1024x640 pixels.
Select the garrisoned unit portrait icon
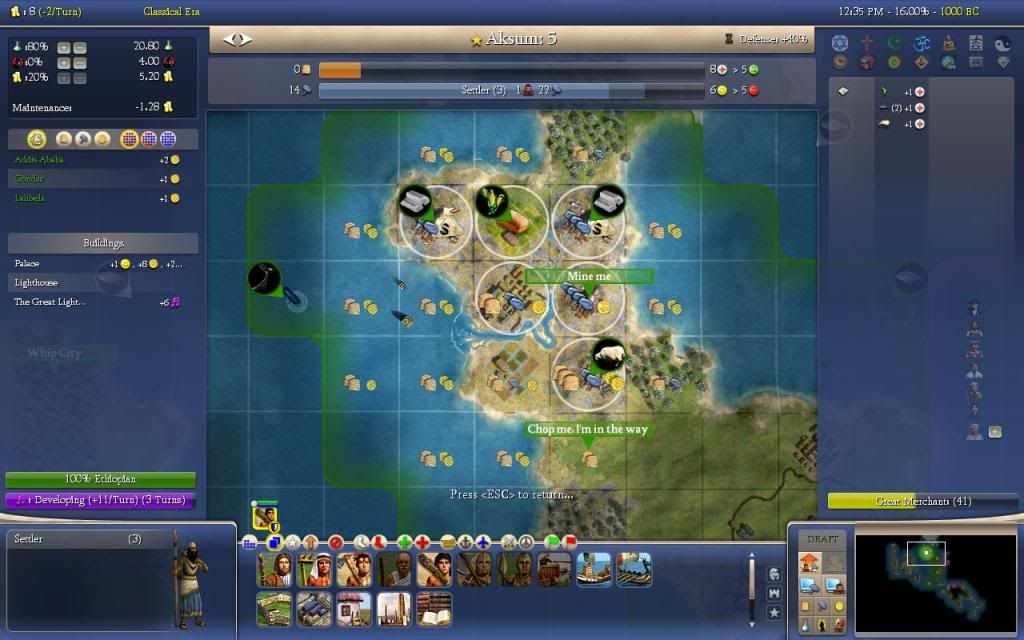265,517
